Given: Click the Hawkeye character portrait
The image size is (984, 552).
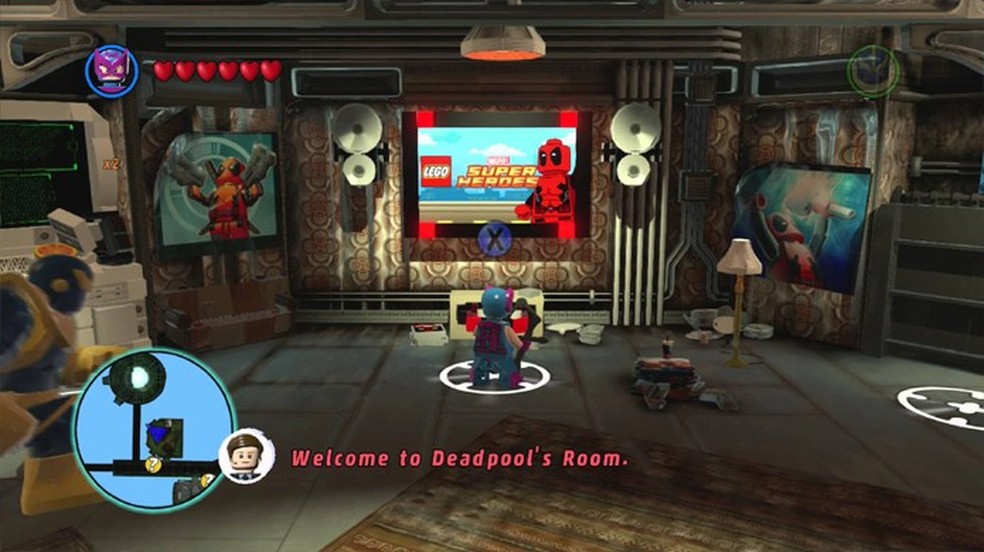Looking at the screenshot, I should tap(111, 70).
